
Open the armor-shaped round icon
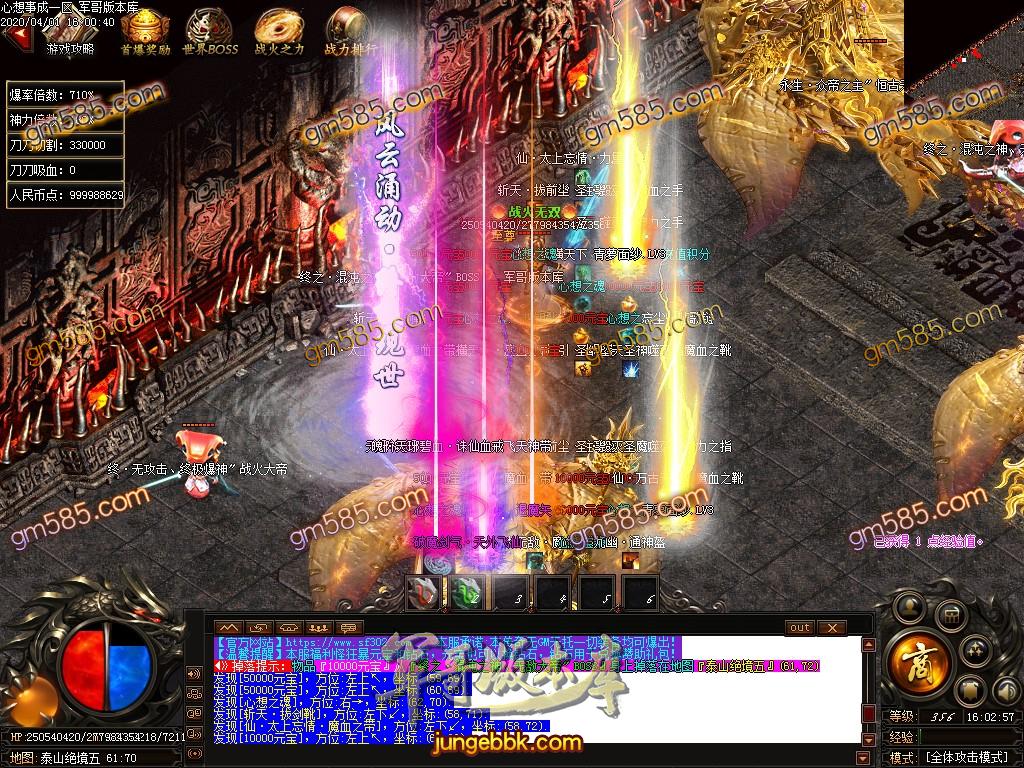(x=970, y=691)
